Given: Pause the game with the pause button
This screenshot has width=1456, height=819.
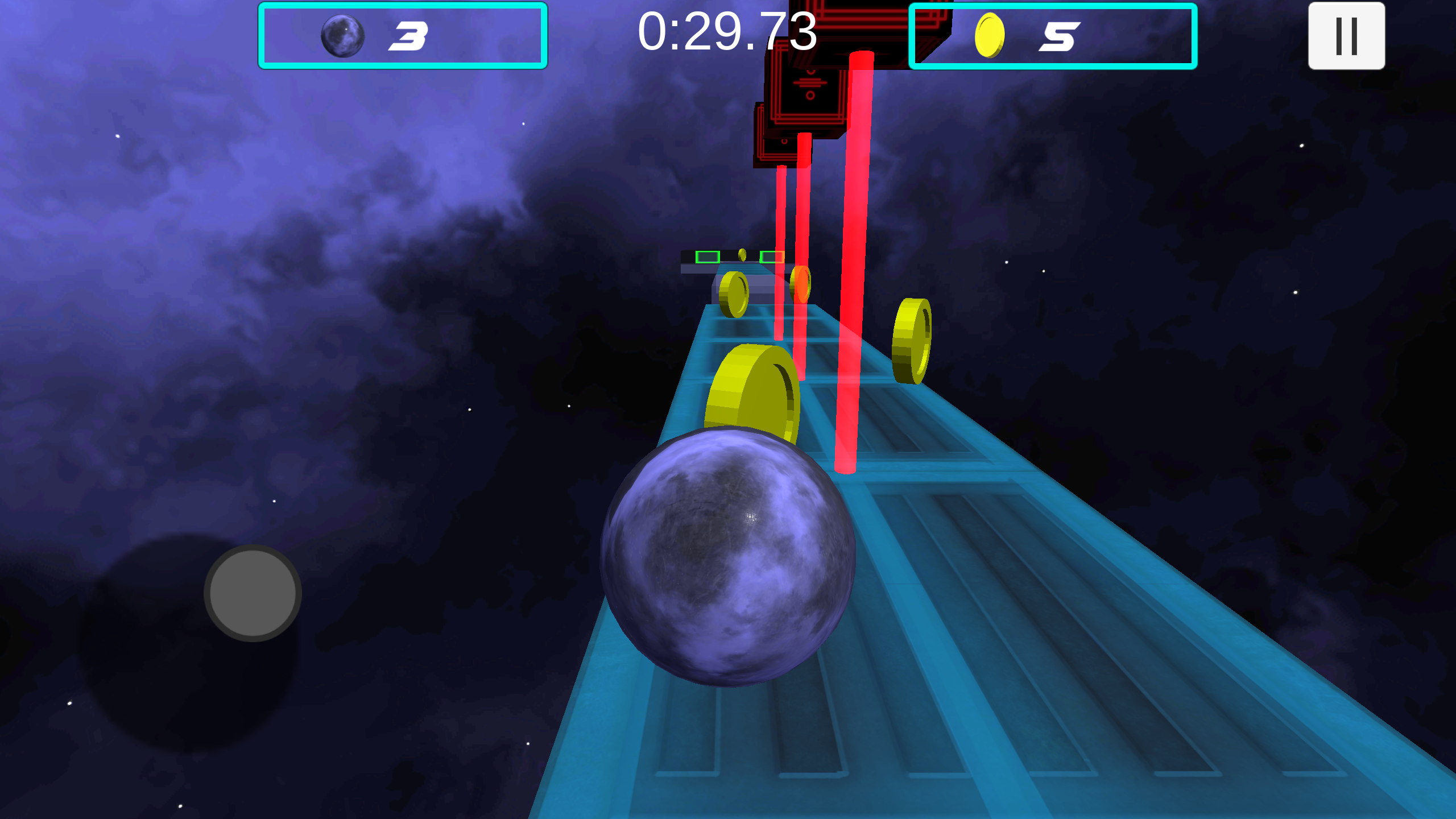Looking at the screenshot, I should click(1346, 36).
